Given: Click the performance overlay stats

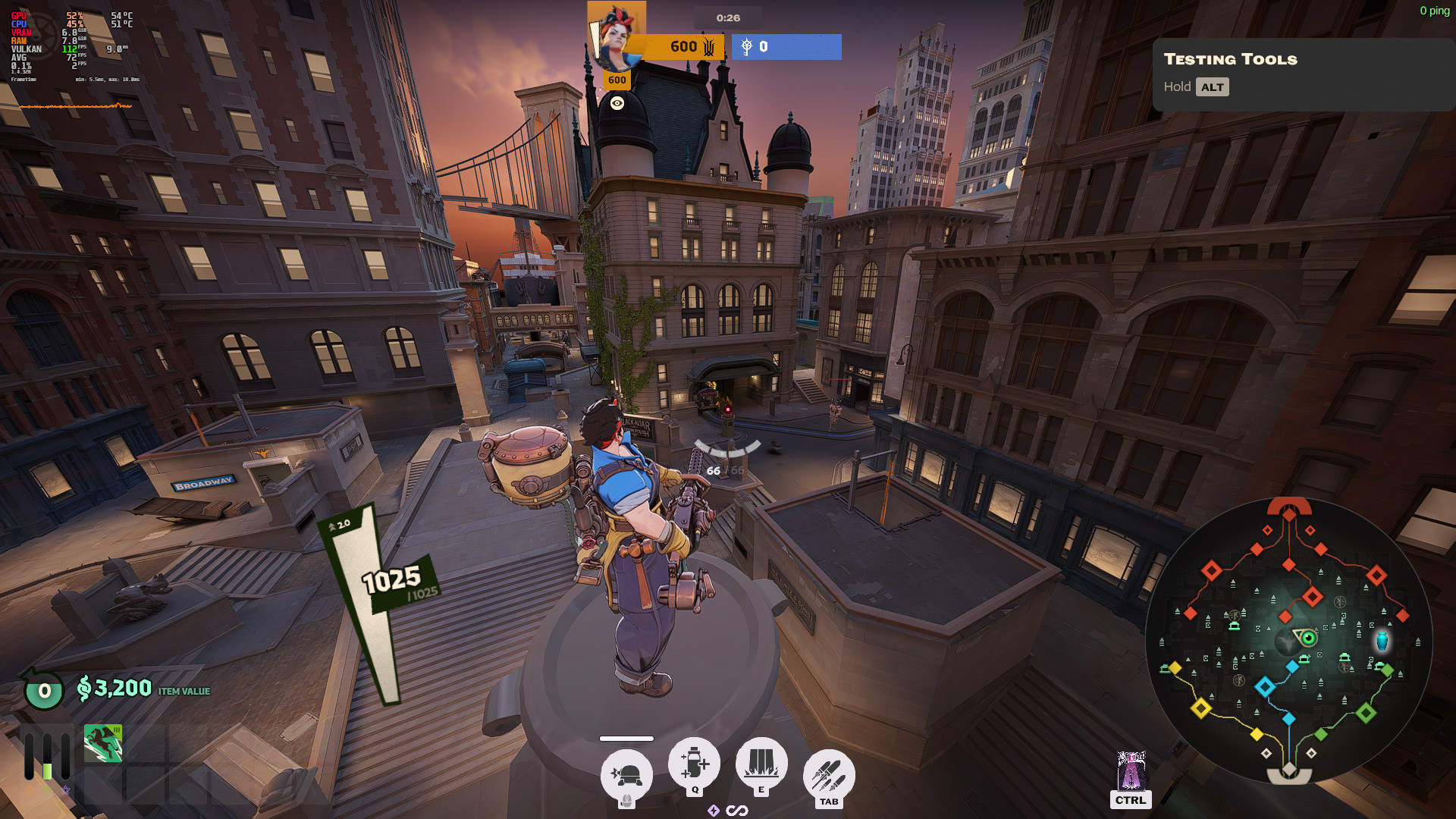Looking at the screenshot, I should [73, 47].
